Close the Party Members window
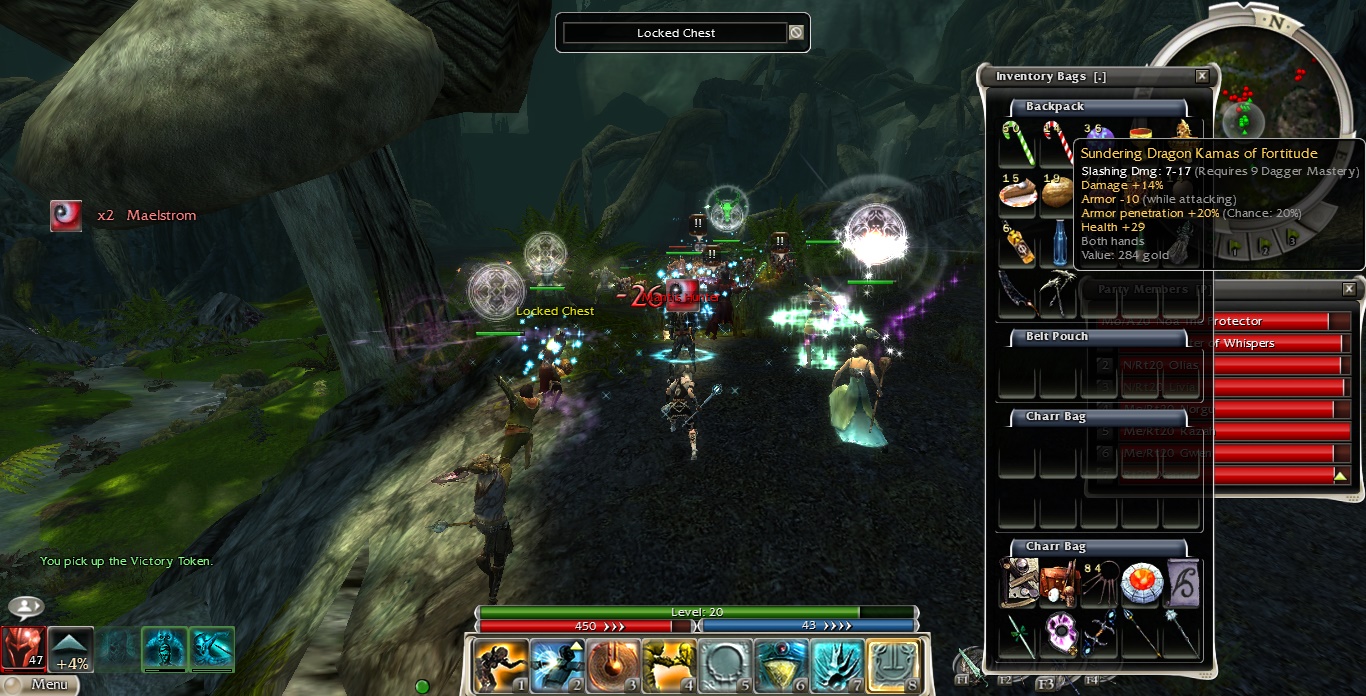 pos(1349,289)
